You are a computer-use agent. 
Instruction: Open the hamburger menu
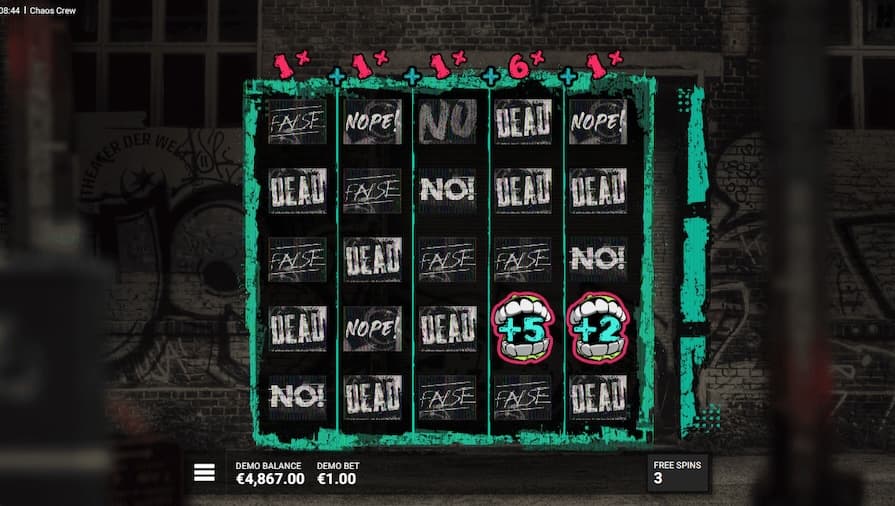[204, 473]
